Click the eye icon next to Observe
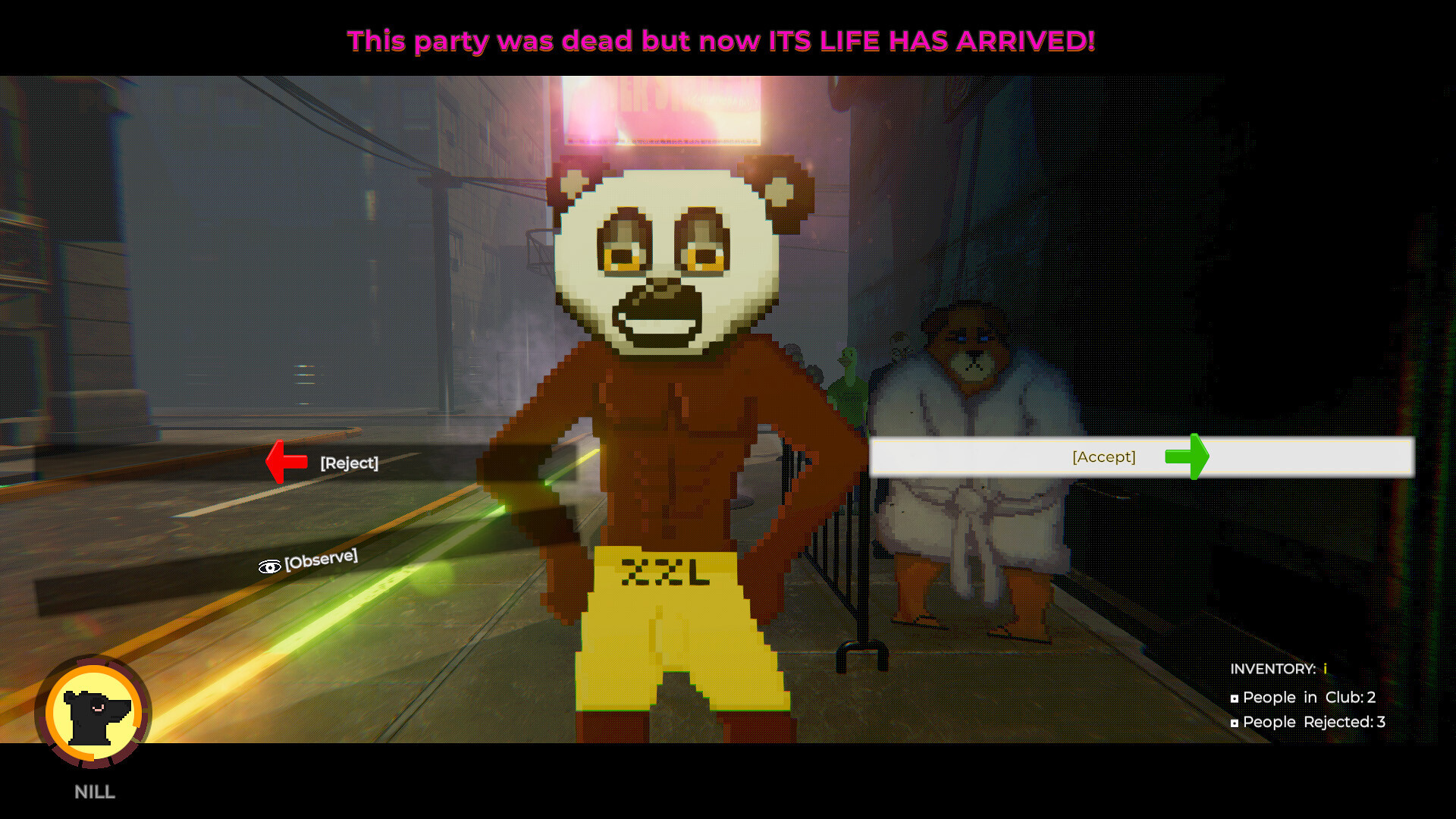Image resolution: width=1456 pixels, height=819 pixels. [x=269, y=566]
